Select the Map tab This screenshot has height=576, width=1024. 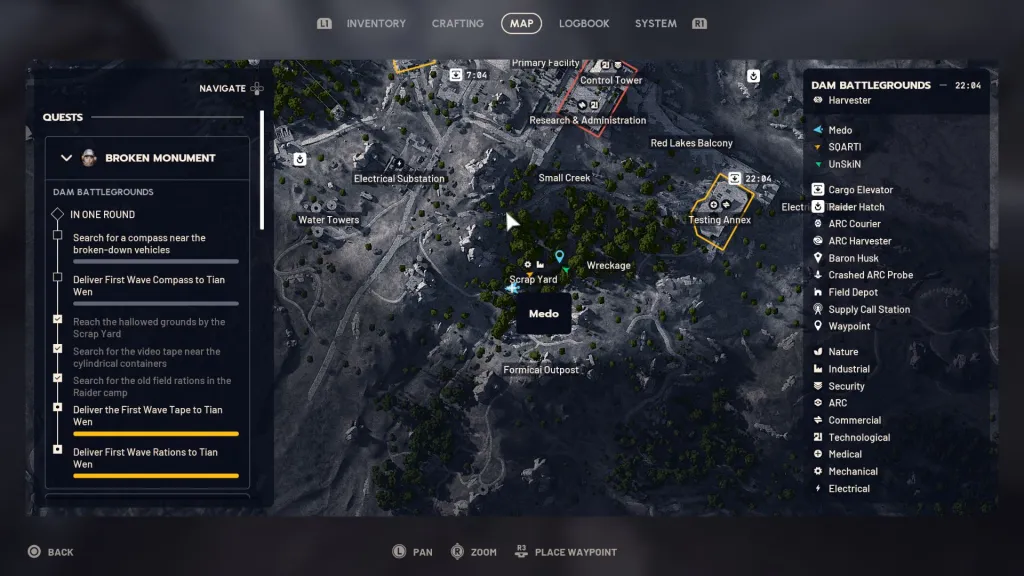tap(521, 23)
